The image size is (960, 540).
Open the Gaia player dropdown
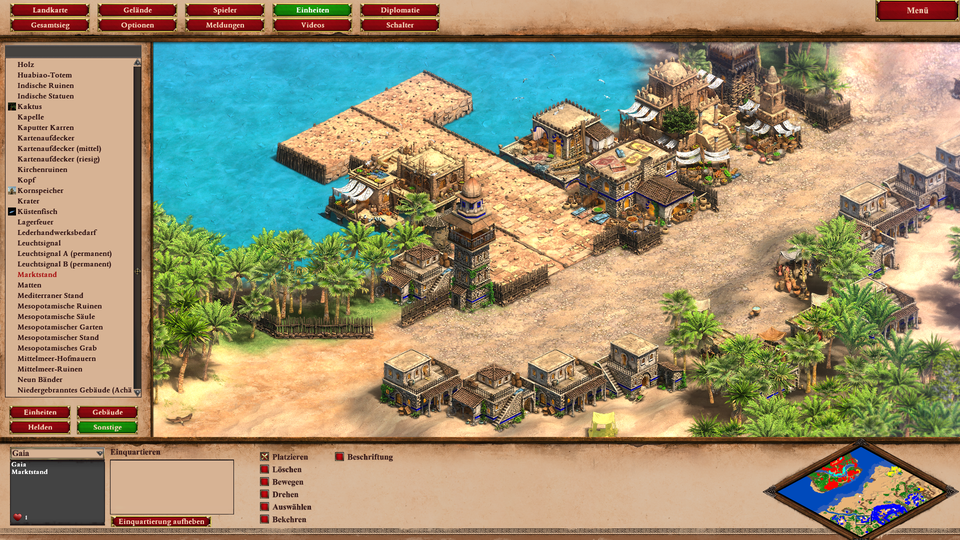[57, 453]
